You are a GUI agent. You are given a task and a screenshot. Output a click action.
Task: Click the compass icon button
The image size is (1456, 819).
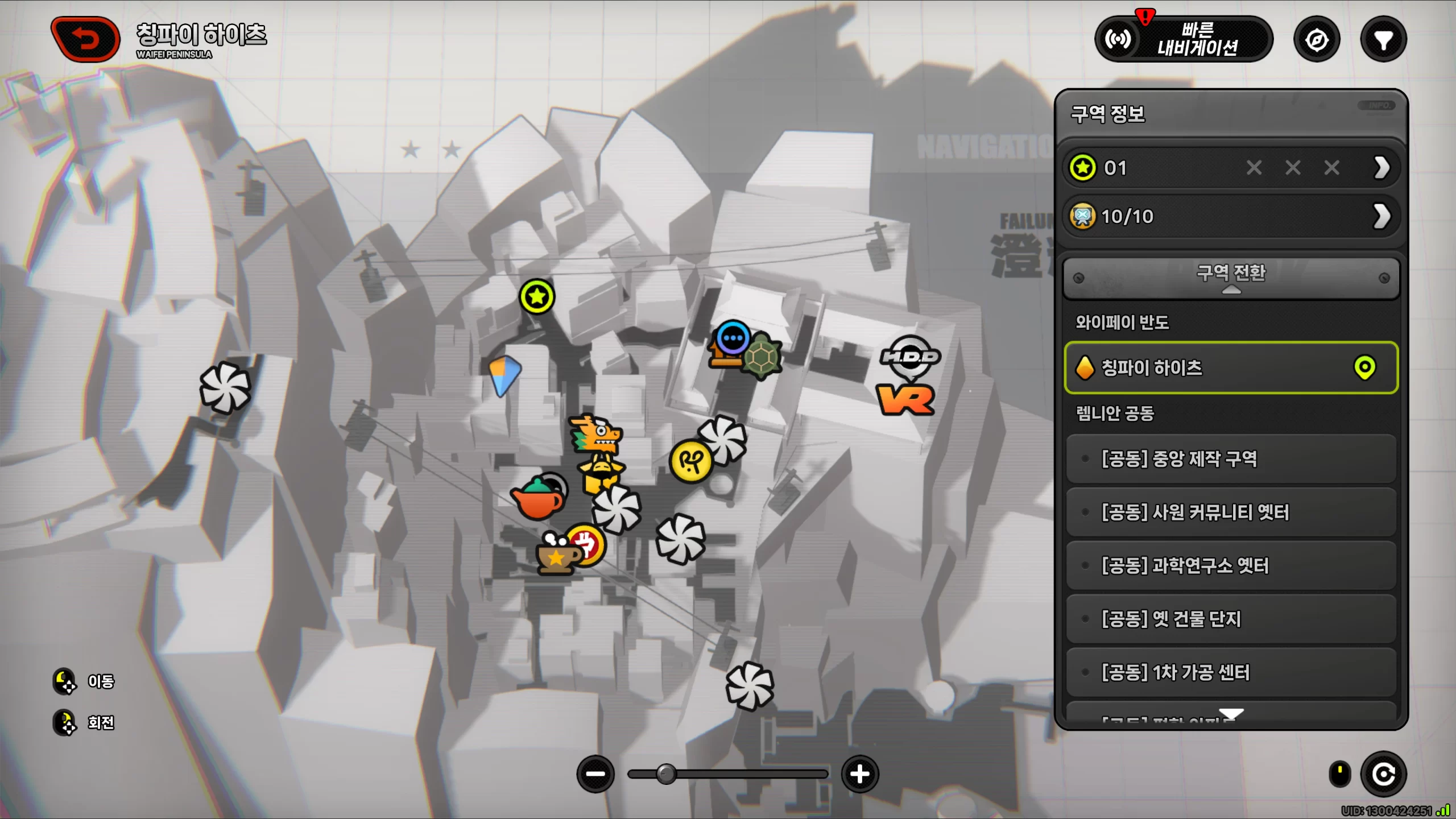(1317, 40)
